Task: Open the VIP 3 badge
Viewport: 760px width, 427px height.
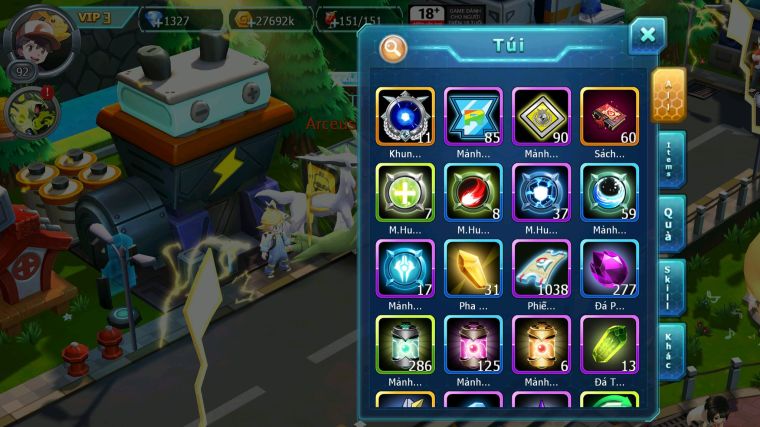Action: click(102, 17)
